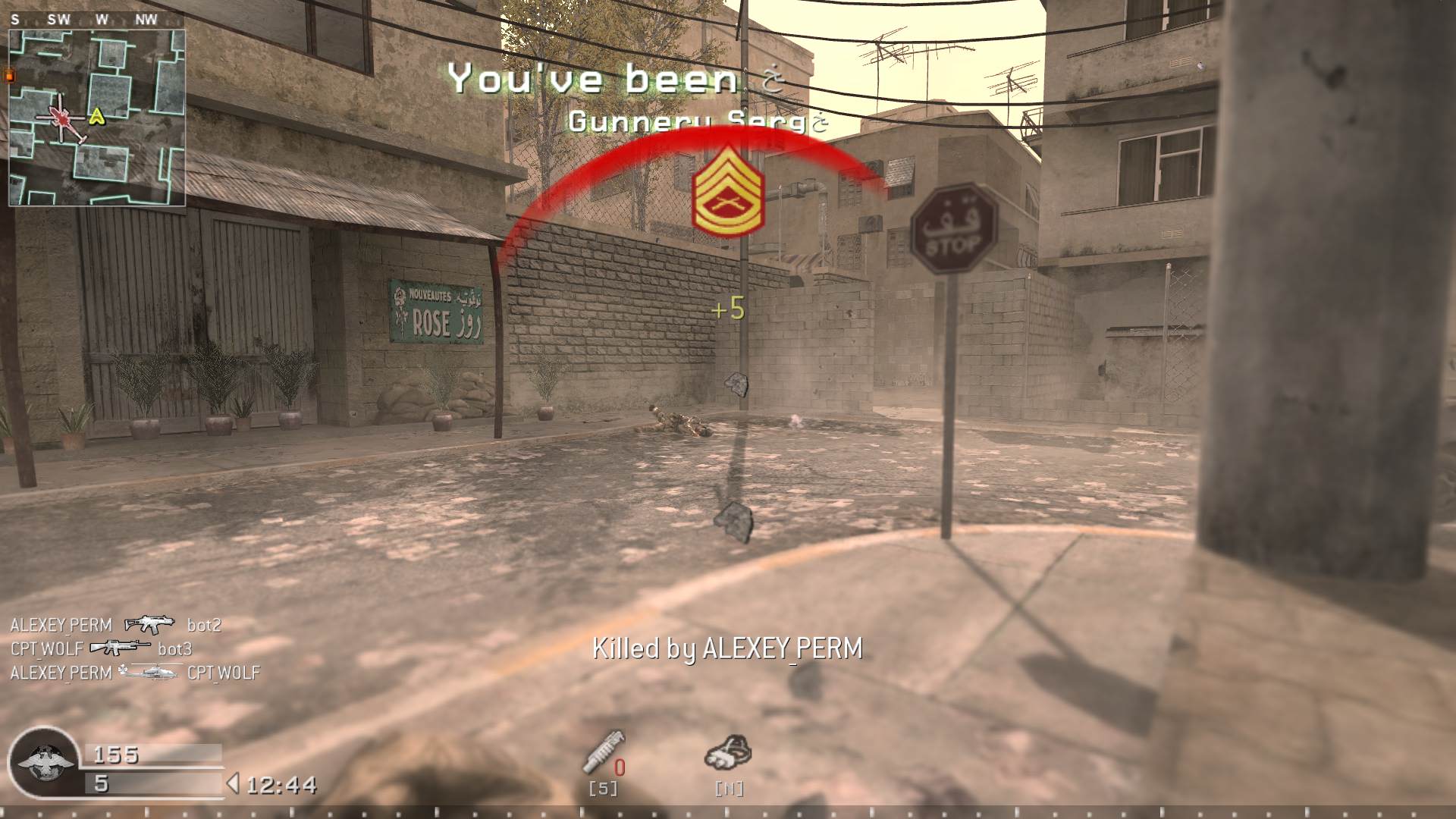The image size is (1456, 819).
Task: Toggle the grenade kill counter showing red 0
Action: (620, 766)
